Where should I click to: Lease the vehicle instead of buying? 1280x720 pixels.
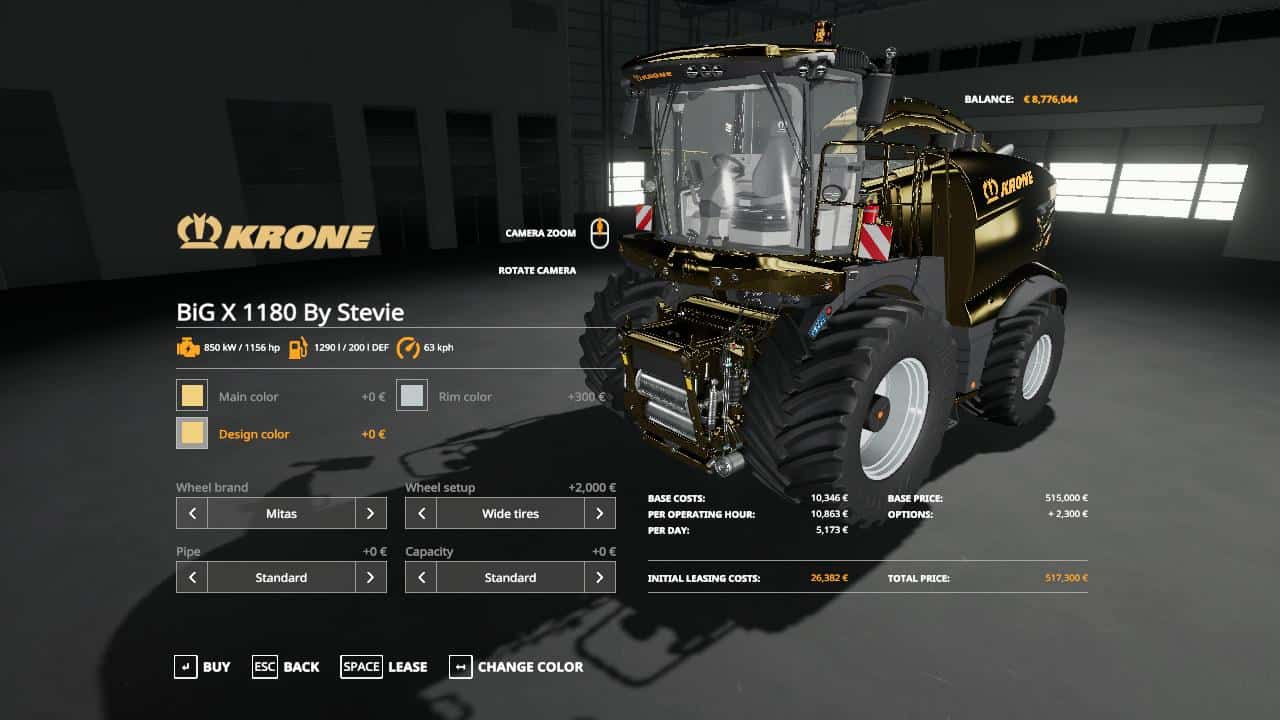coord(384,667)
